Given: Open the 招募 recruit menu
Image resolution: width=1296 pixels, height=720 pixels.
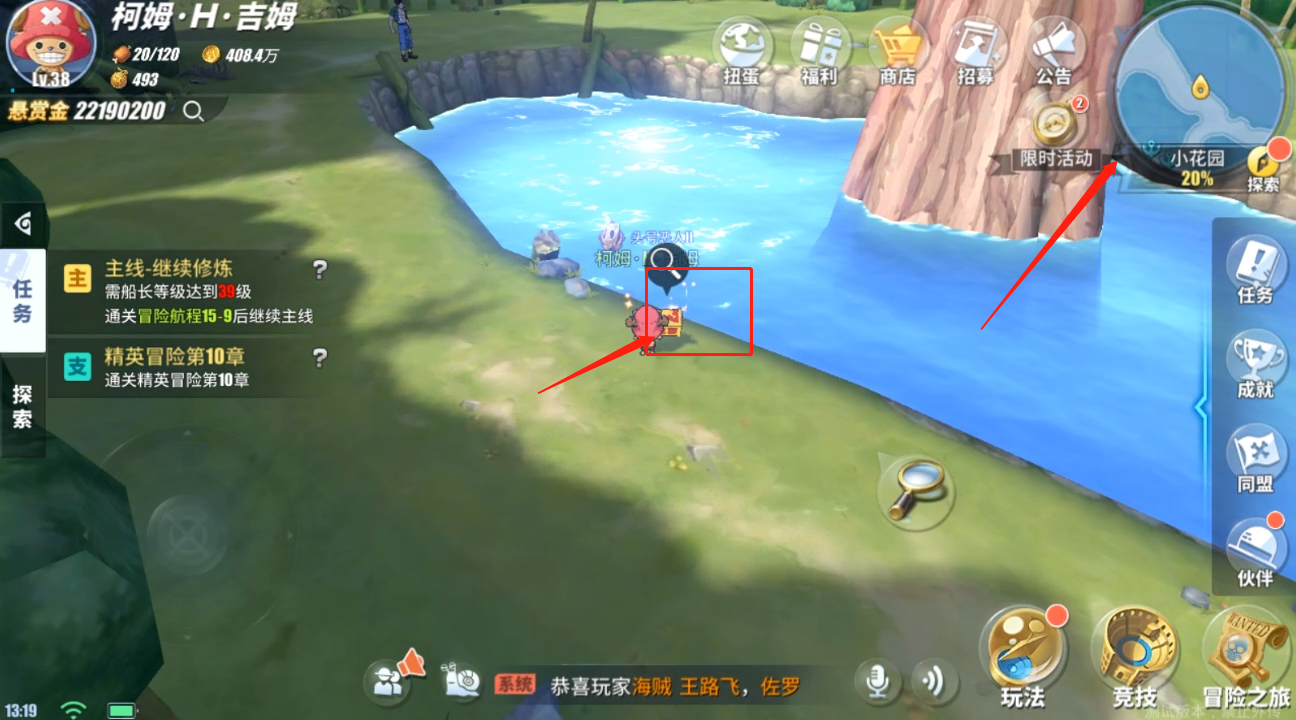Looking at the screenshot, I should click(976, 49).
